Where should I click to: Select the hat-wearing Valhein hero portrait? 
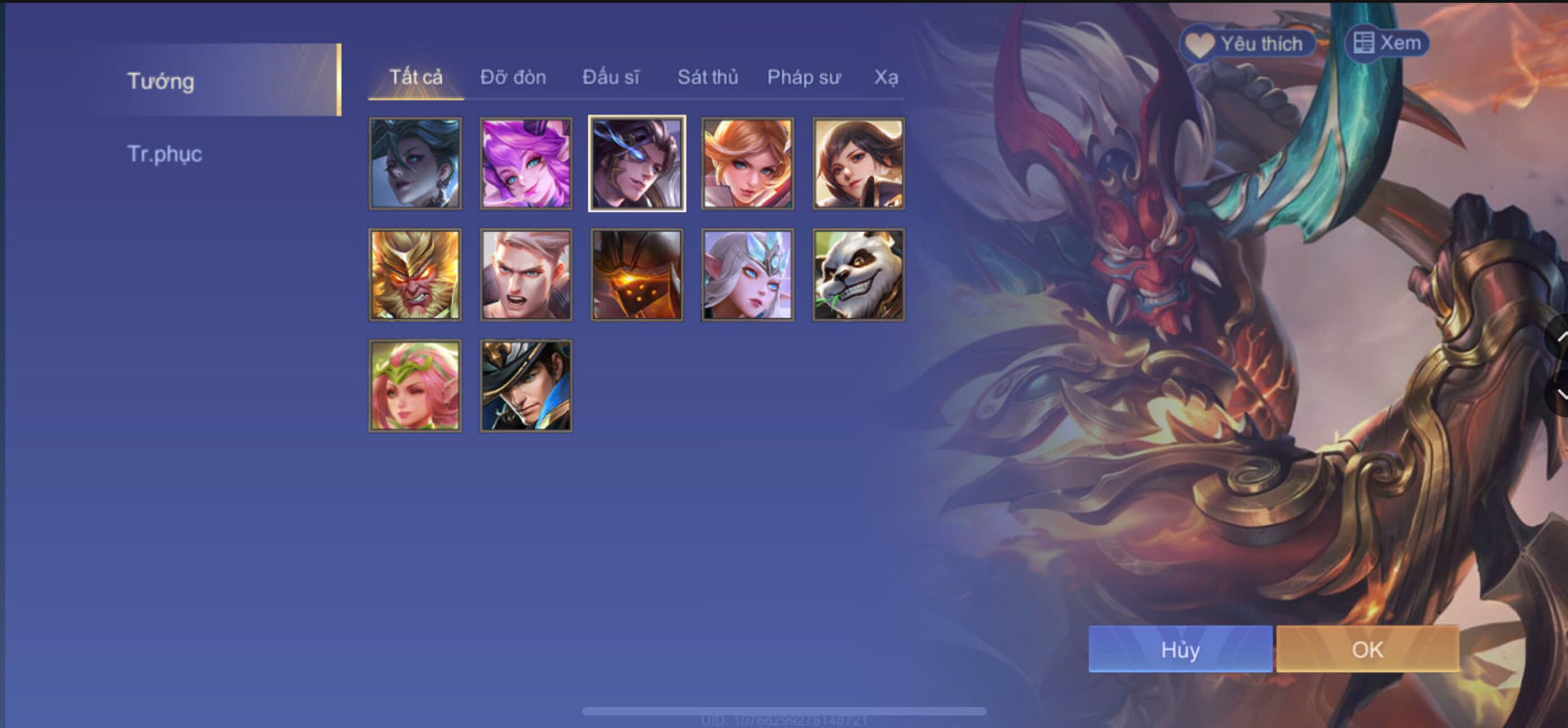526,385
